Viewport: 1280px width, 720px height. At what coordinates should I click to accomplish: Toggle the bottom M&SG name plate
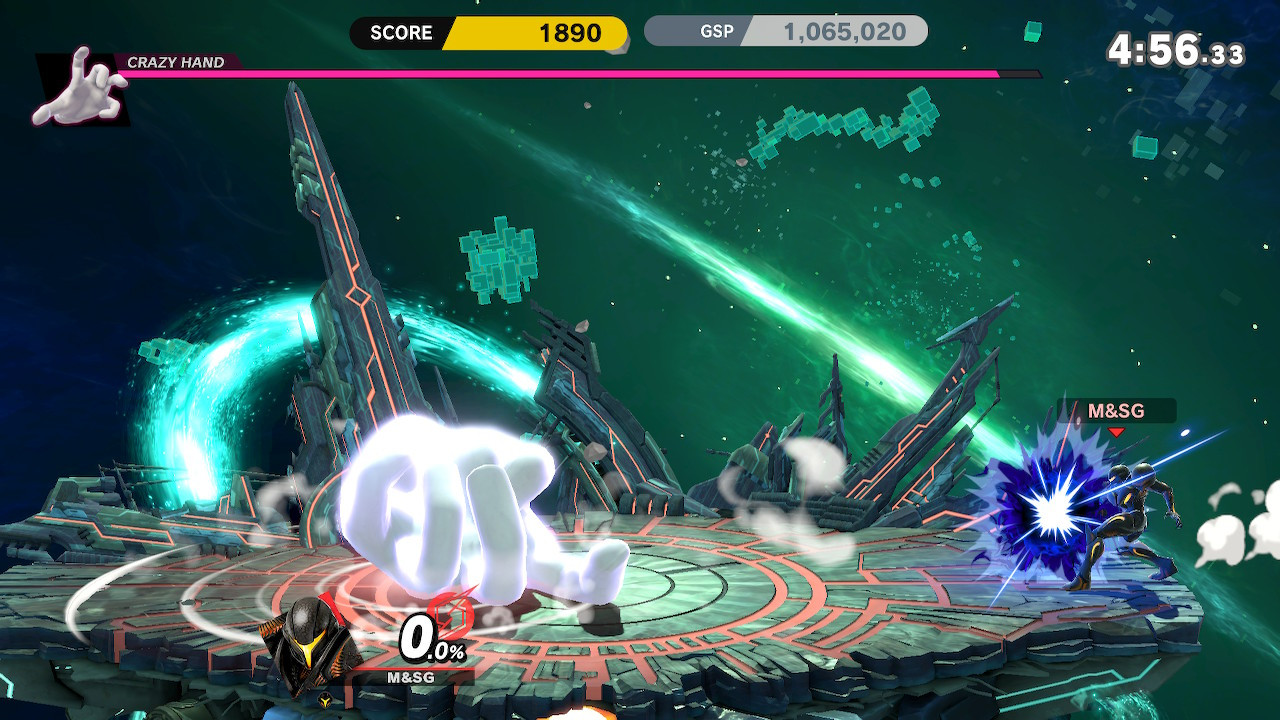tap(410, 675)
